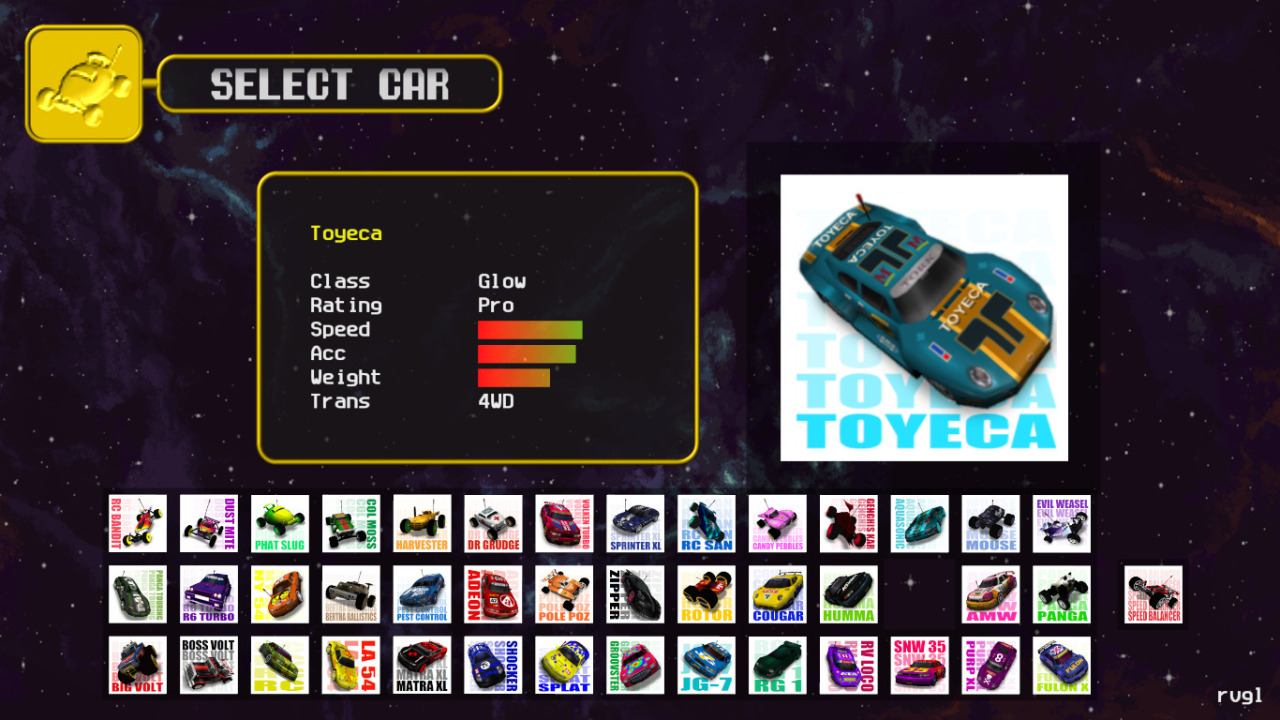Screen dimensions: 1280x720
Task: Select the Harvester car
Action: pos(422,523)
